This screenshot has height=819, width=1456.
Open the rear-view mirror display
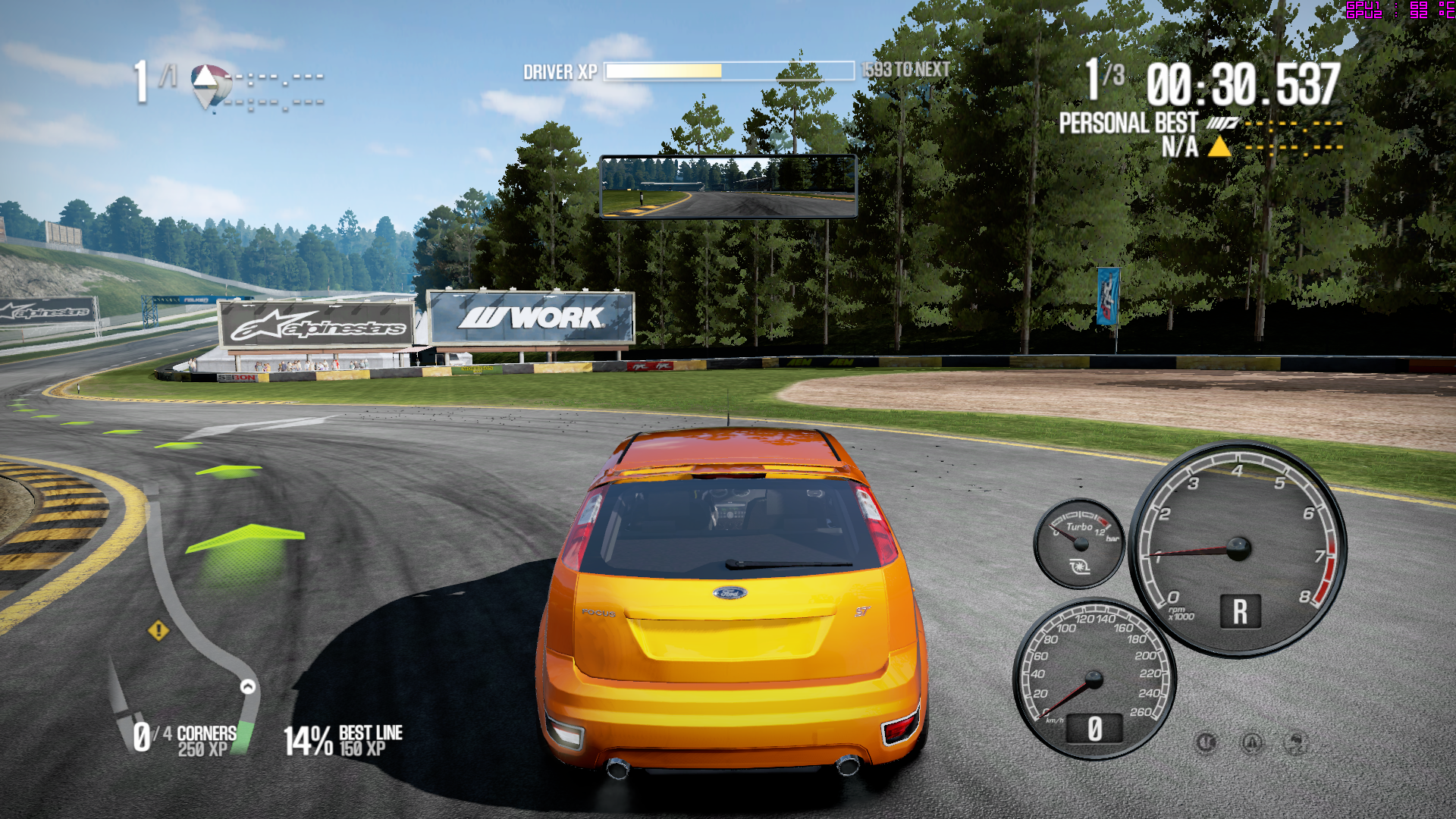tap(728, 187)
